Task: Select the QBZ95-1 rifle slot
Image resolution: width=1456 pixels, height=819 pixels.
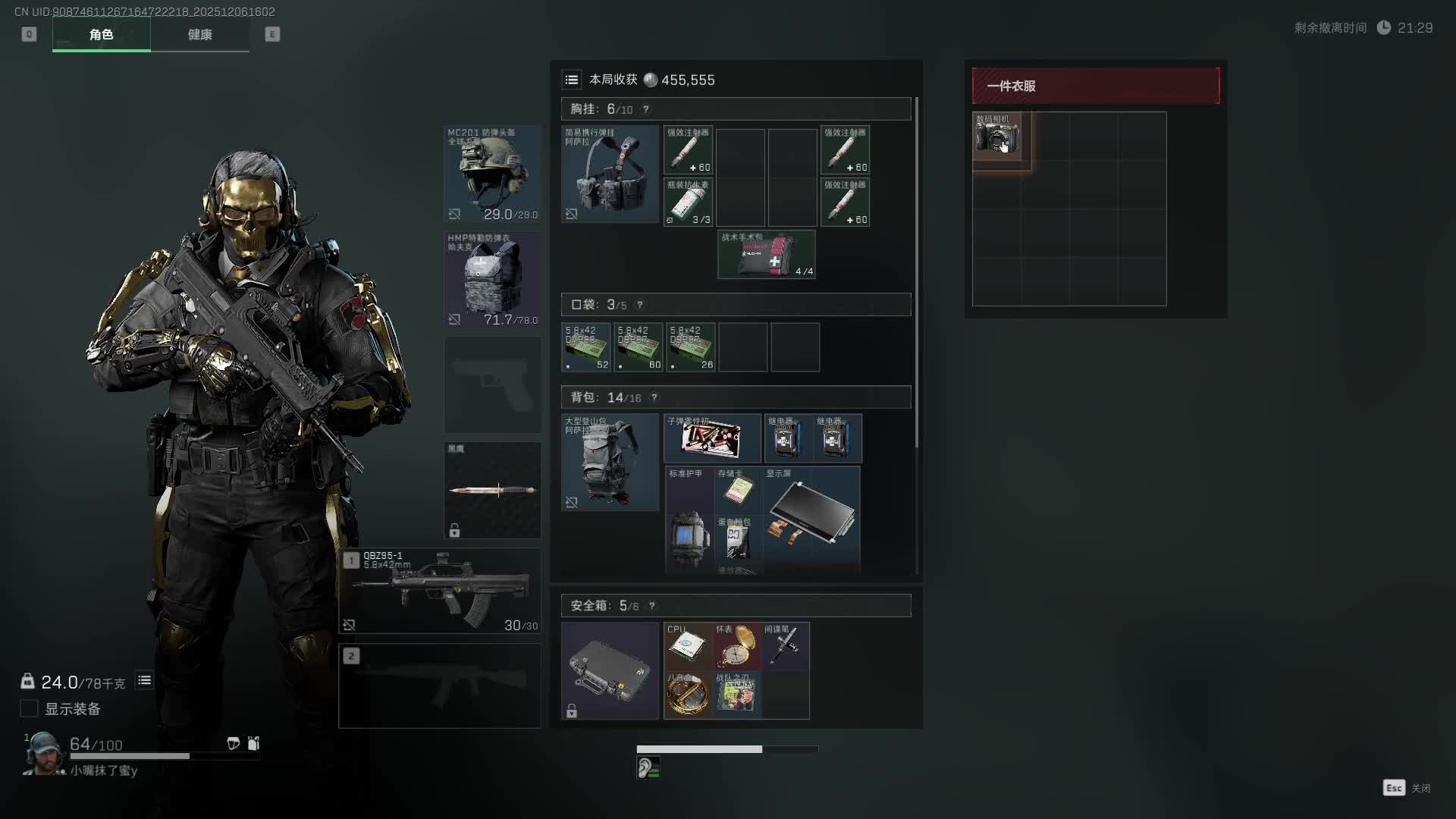Action: pyautogui.click(x=440, y=591)
